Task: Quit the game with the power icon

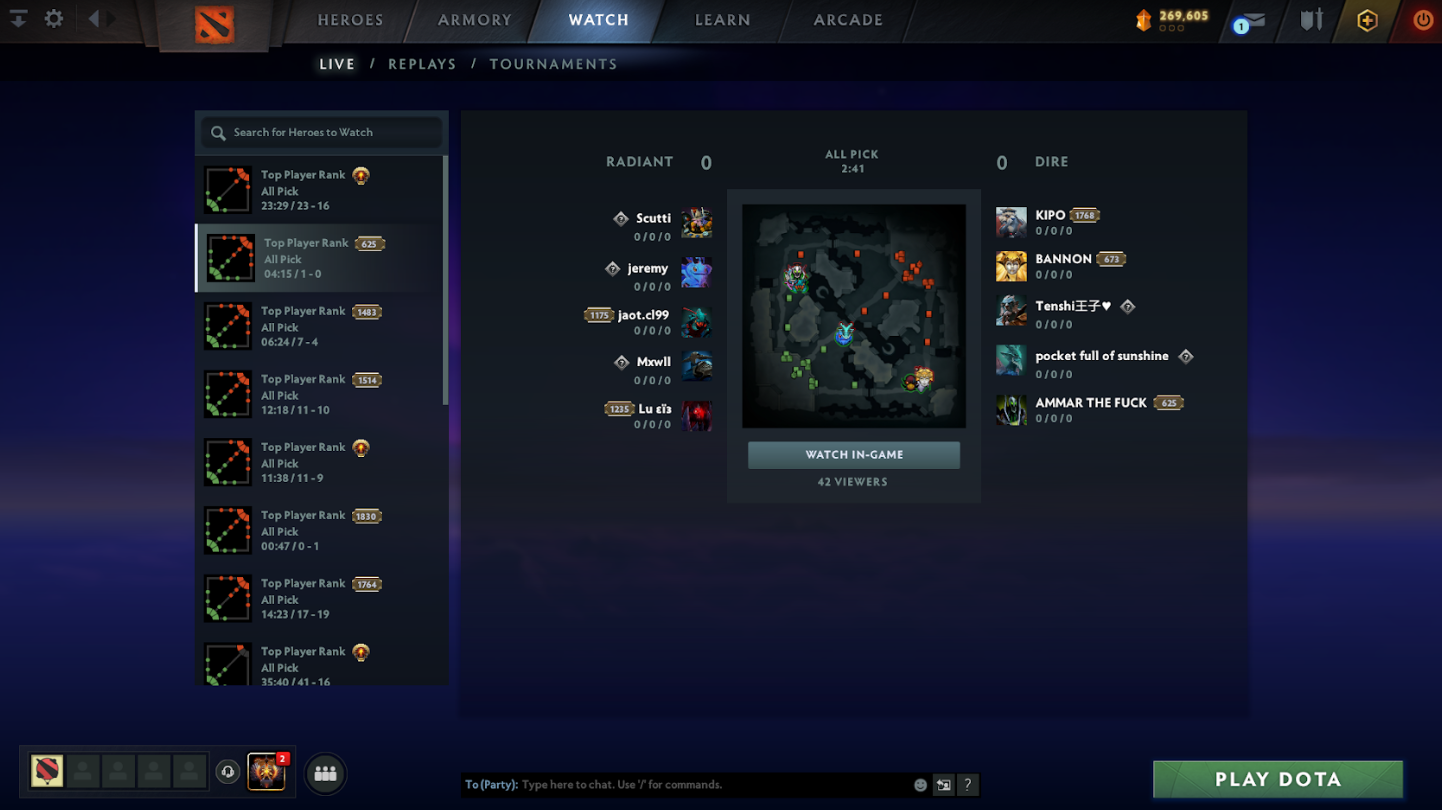Action: [1422, 20]
